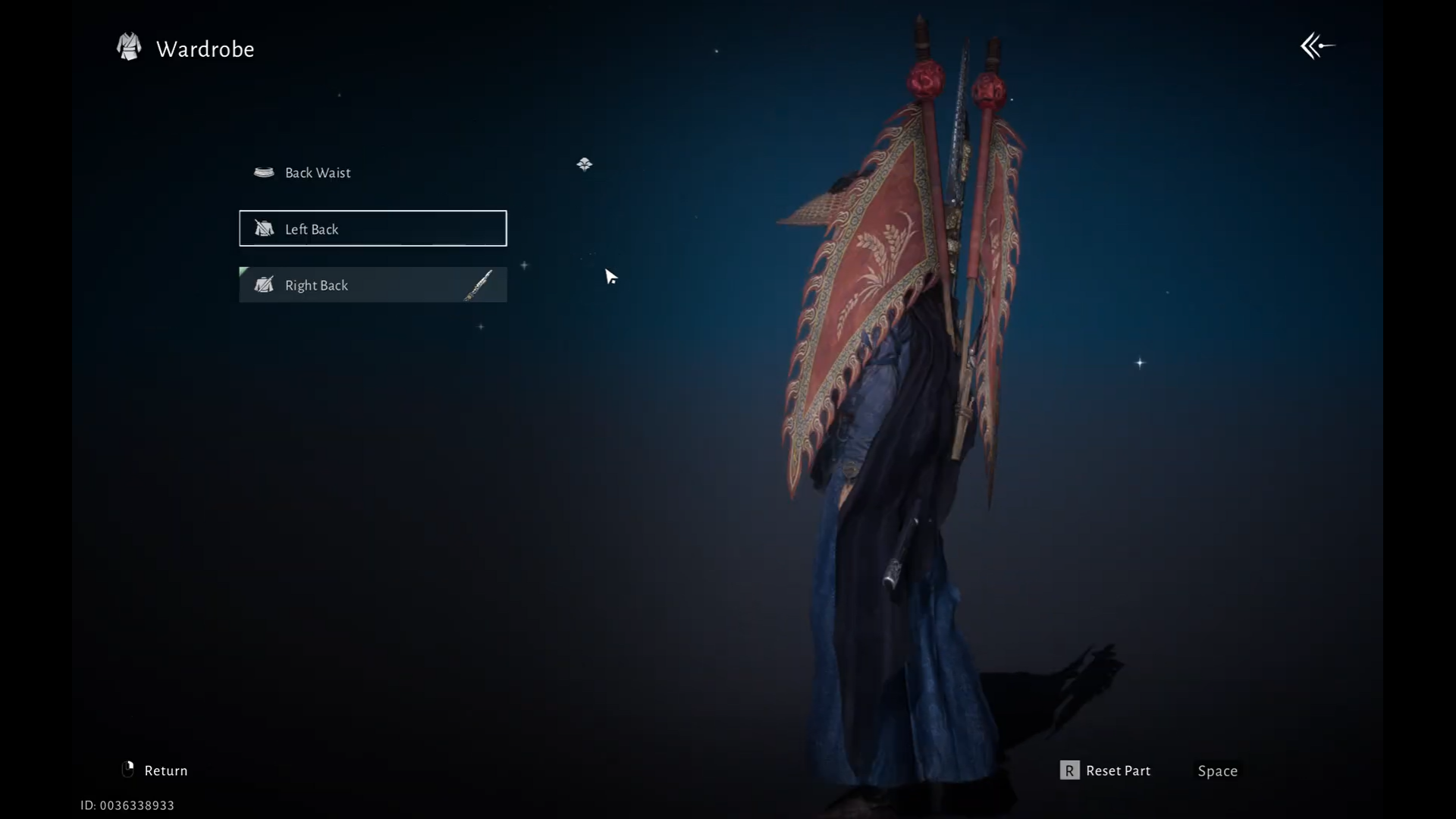Reset the selected wardrobe part
This screenshot has height=819, width=1456.
point(1105,770)
